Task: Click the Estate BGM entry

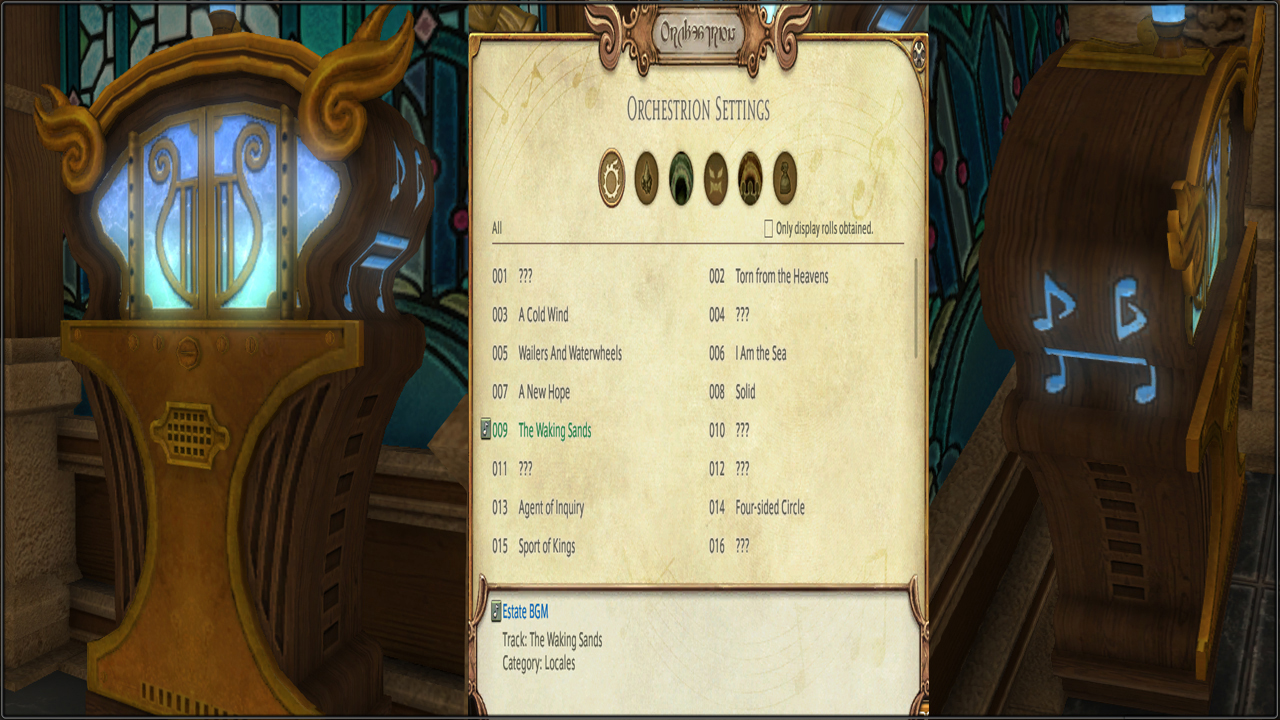Action: pos(525,612)
